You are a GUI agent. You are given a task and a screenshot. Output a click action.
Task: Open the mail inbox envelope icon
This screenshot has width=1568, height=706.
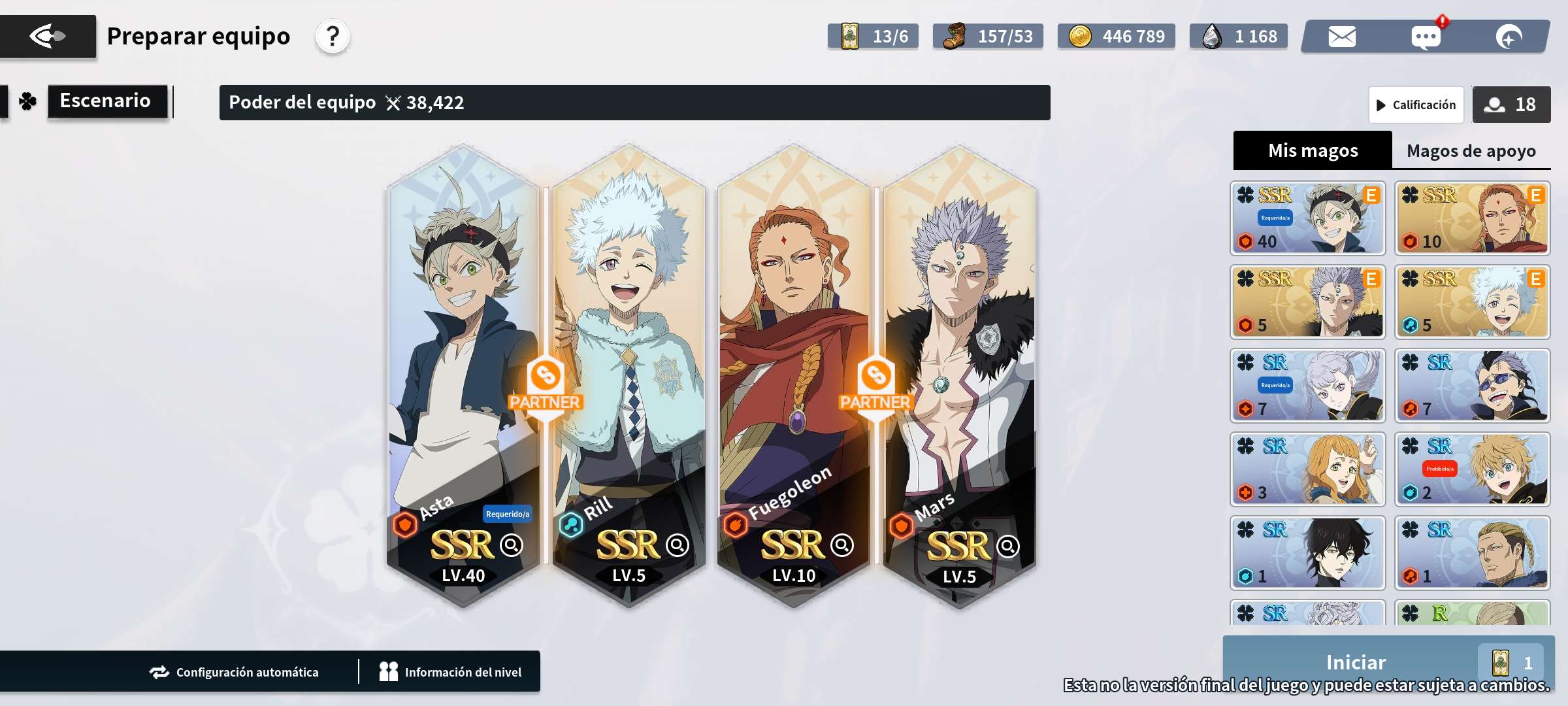coord(1342,37)
